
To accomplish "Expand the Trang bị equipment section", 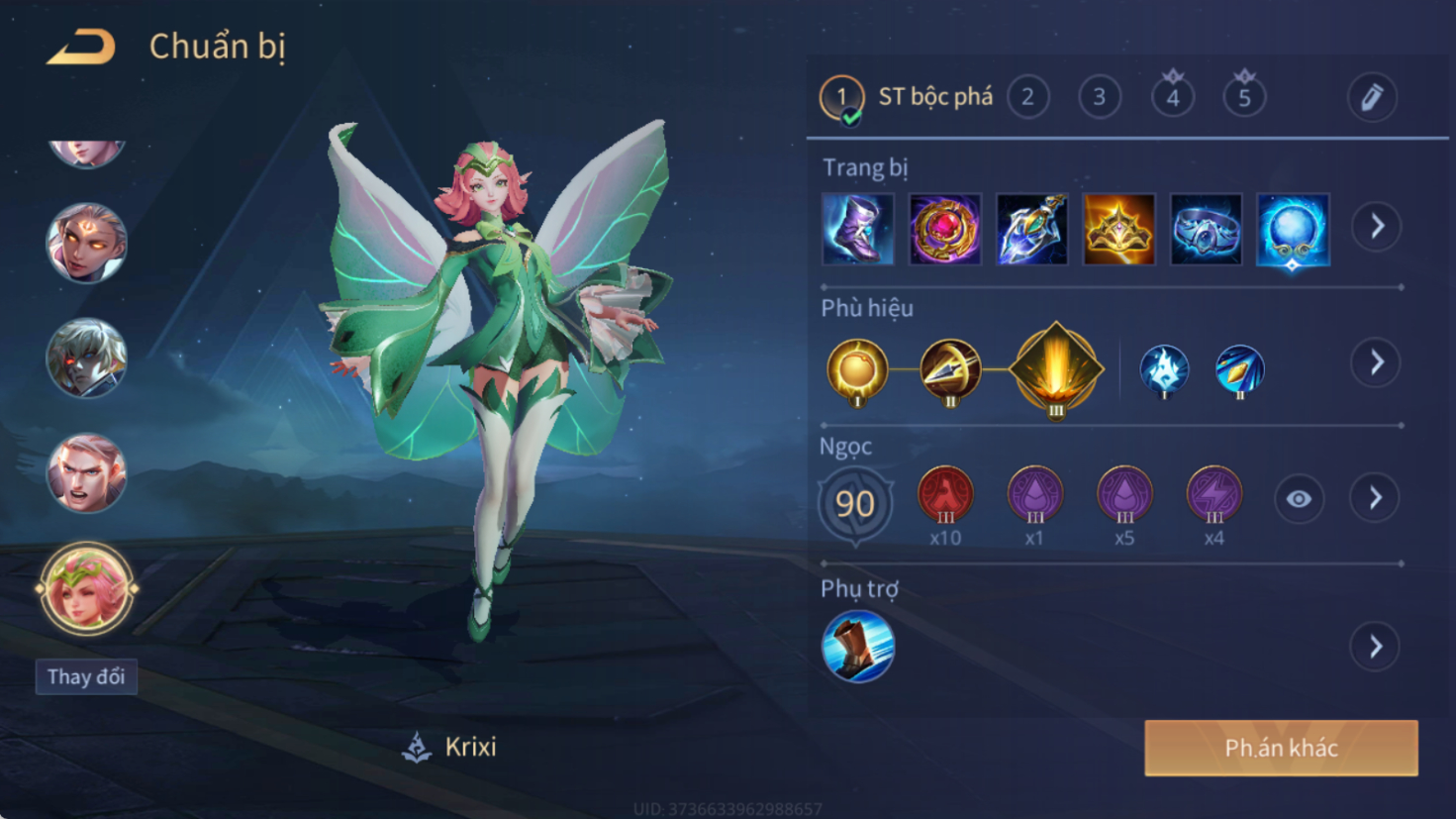I will pos(1377,227).
